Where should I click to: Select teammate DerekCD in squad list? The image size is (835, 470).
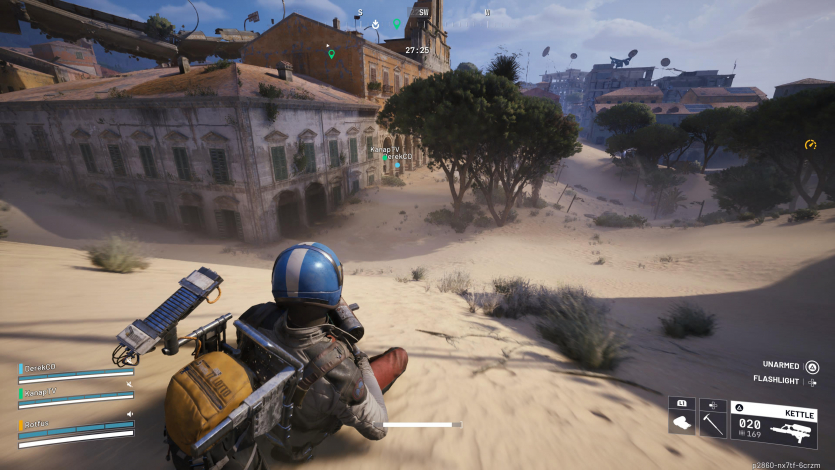click(x=40, y=367)
